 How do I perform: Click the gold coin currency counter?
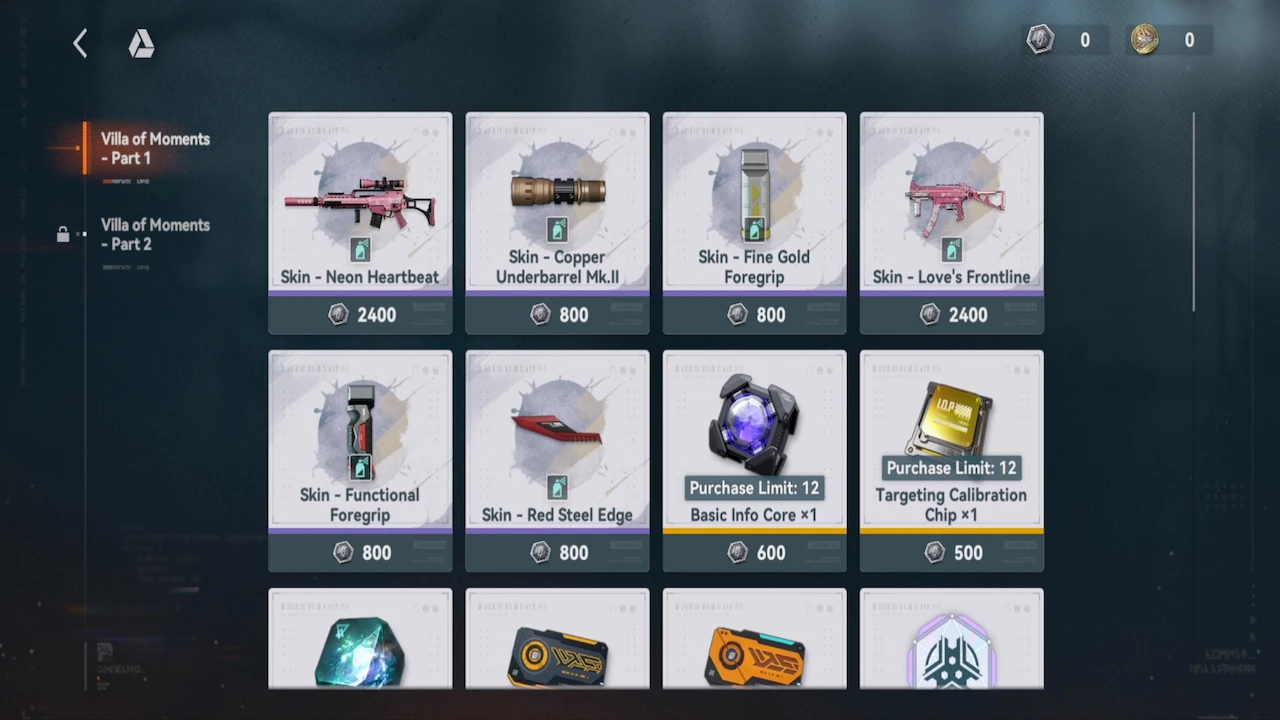(1167, 40)
